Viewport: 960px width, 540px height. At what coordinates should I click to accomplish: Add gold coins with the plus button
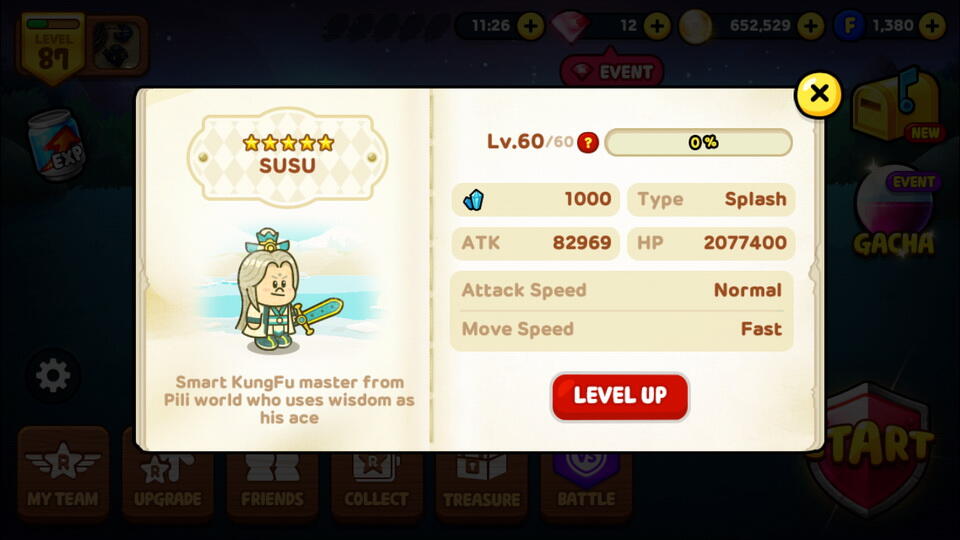[810, 26]
